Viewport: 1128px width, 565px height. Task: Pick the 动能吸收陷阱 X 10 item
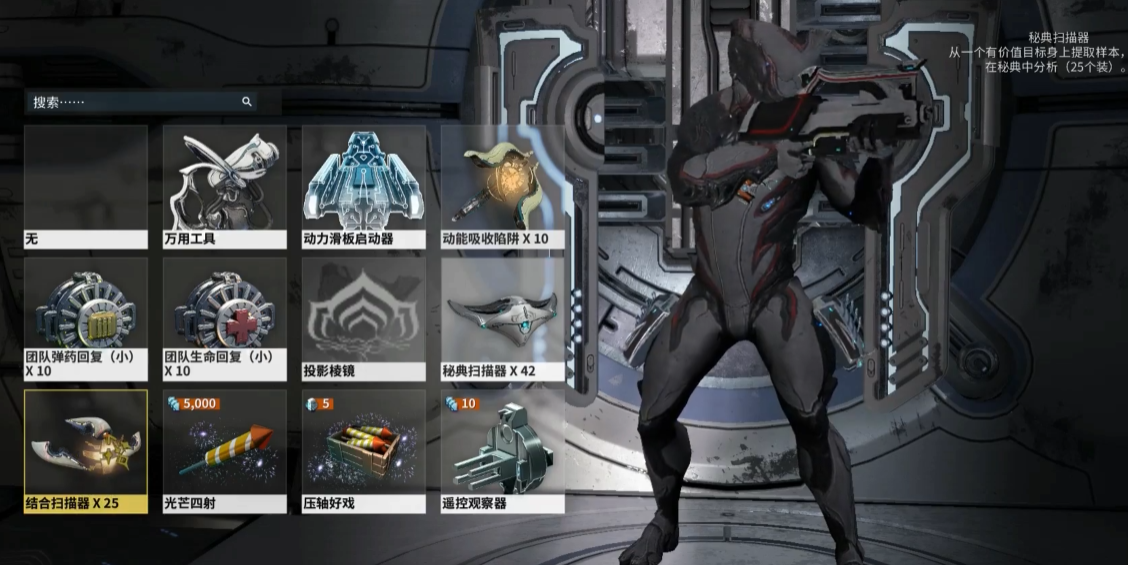pyautogui.click(x=503, y=186)
